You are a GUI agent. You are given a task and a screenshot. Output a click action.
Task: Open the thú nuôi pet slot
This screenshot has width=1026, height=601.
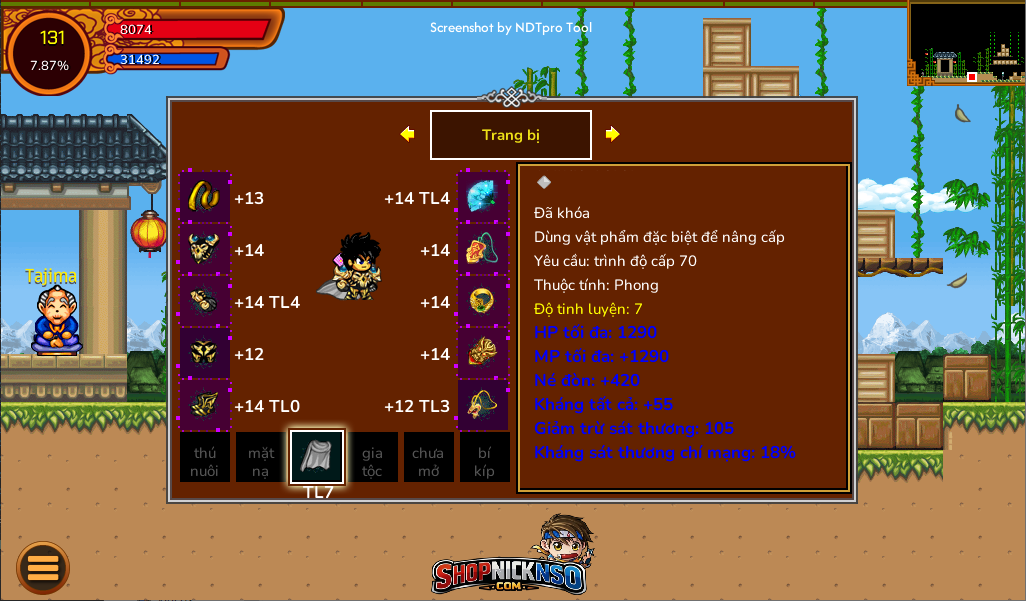pos(205,458)
